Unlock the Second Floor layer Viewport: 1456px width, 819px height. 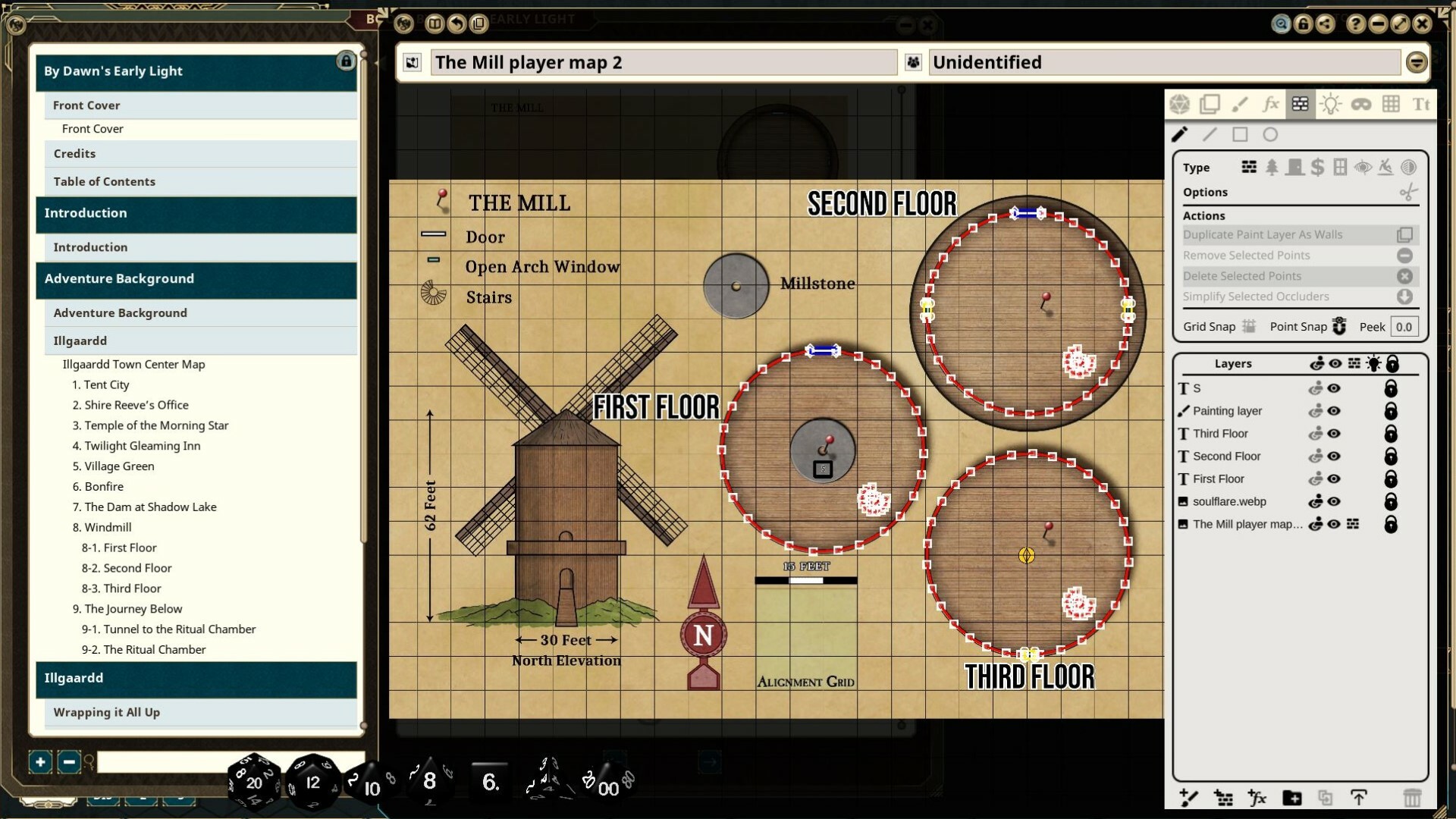(1392, 457)
